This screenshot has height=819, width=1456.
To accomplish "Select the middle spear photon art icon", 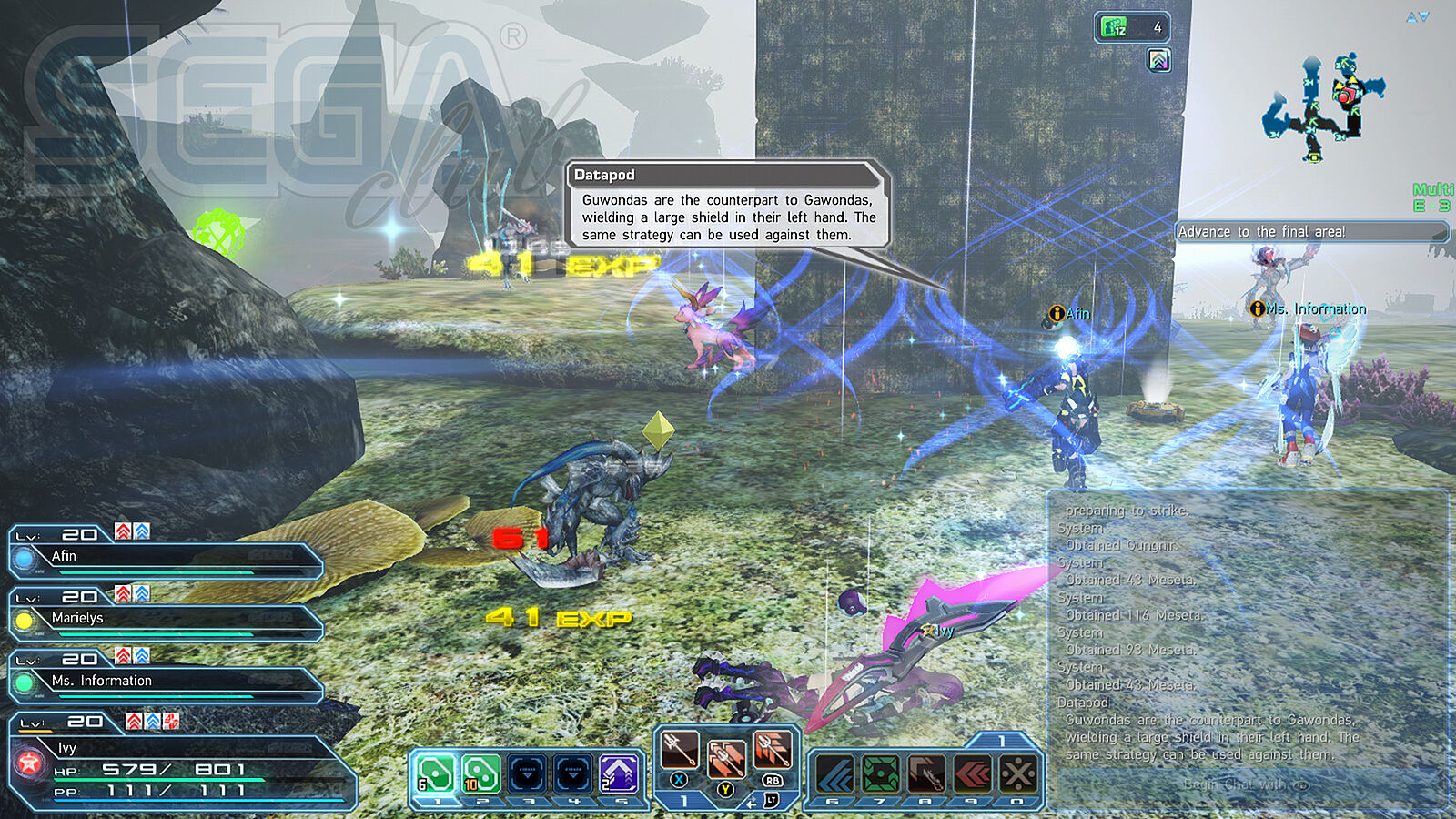I will [725, 758].
